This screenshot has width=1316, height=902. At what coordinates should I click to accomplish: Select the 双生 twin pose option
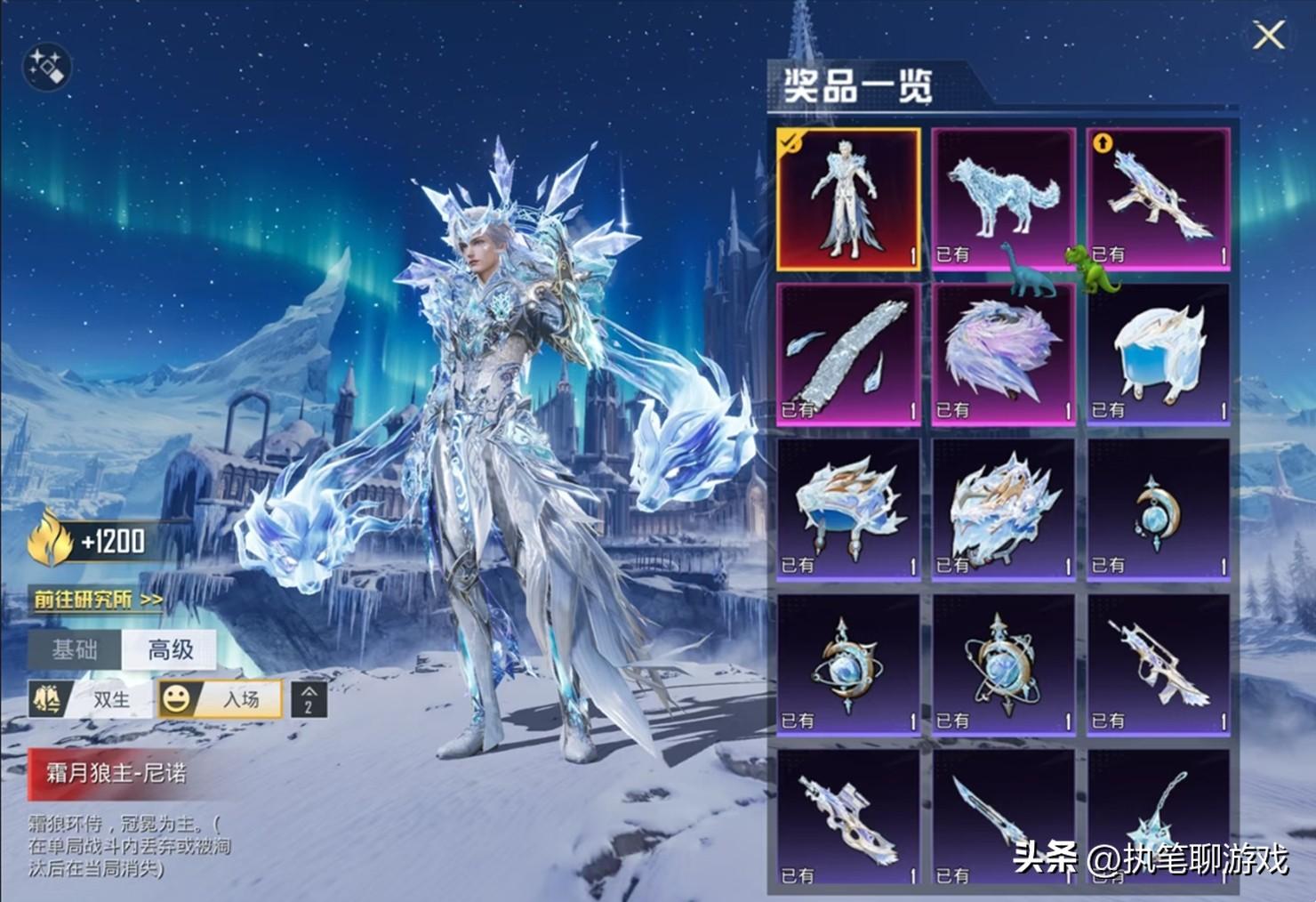(92, 700)
